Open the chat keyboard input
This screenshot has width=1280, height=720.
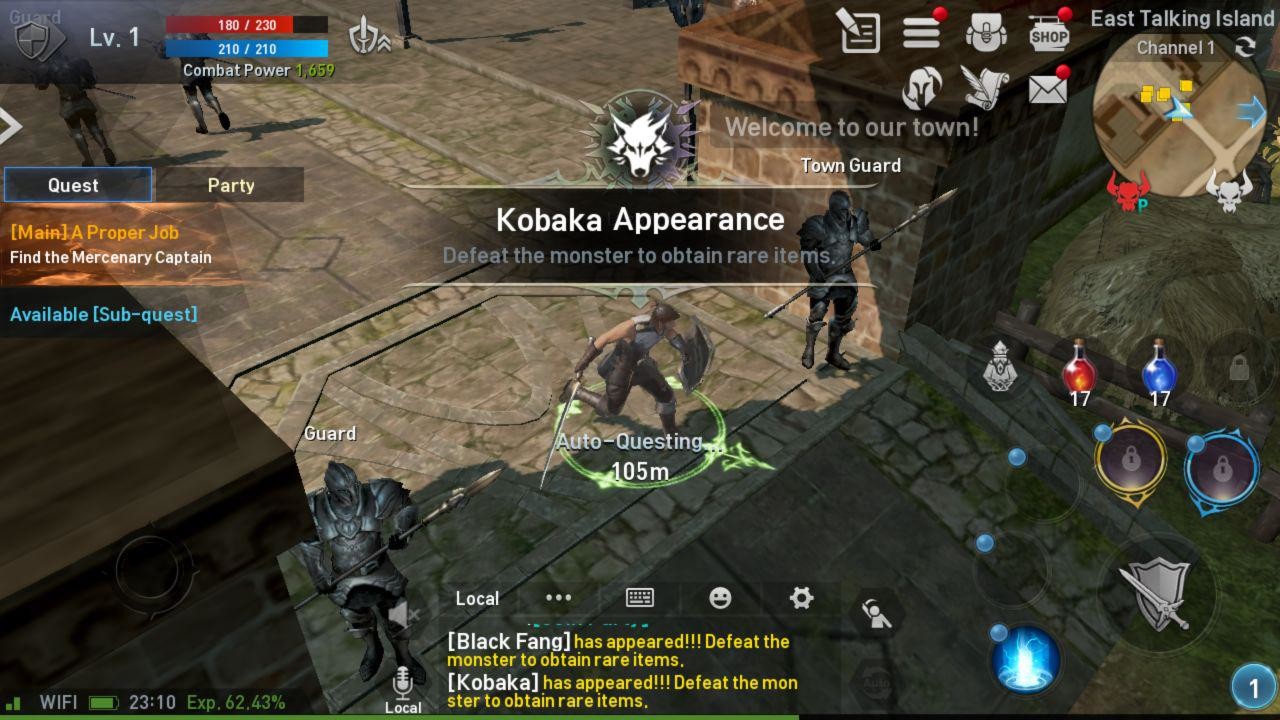pyautogui.click(x=640, y=597)
